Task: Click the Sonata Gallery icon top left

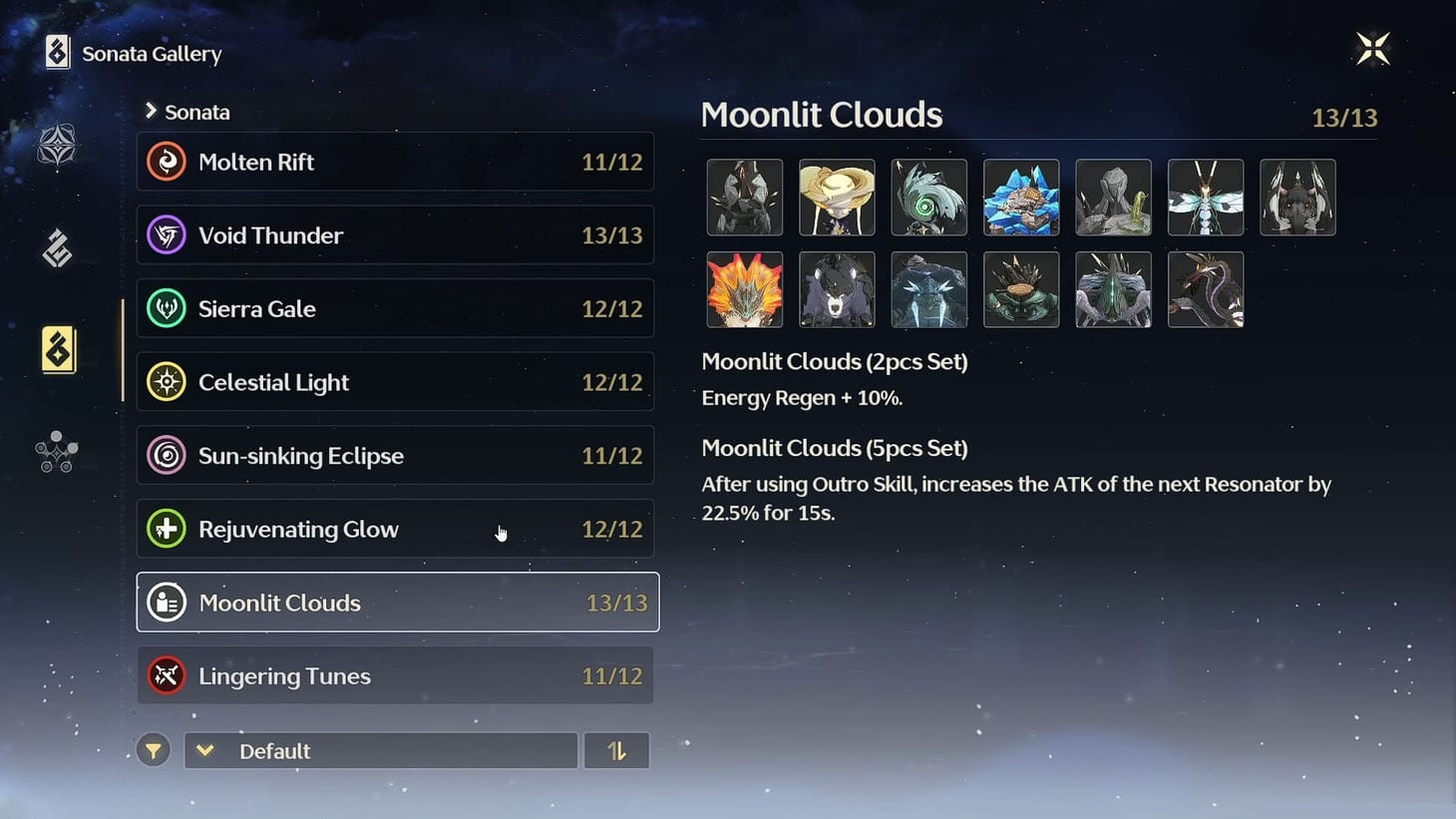Action: [x=55, y=52]
